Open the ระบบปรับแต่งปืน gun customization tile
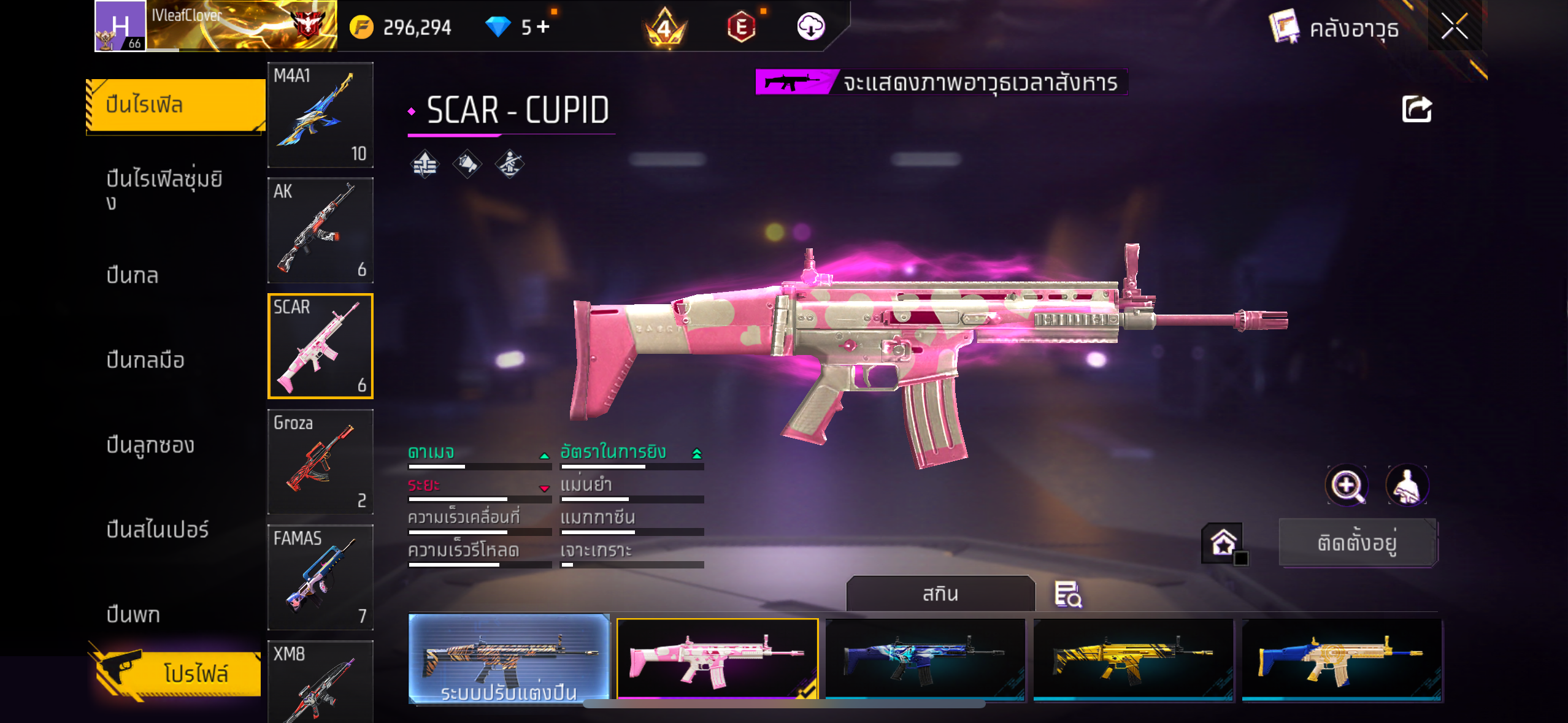The image size is (1568, 723). coord(509,658)
